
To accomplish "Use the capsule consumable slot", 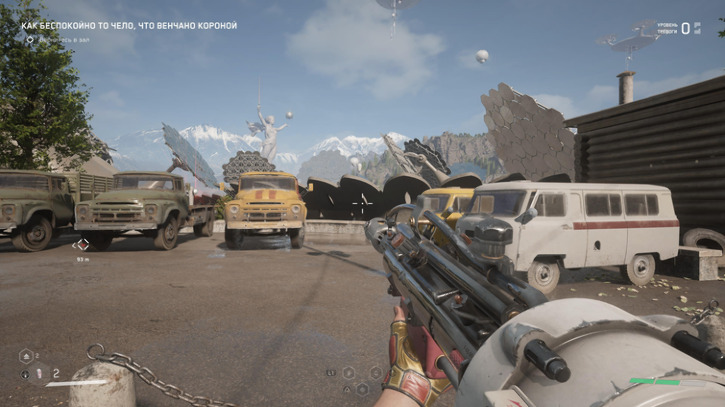I will tap(41, 374).
